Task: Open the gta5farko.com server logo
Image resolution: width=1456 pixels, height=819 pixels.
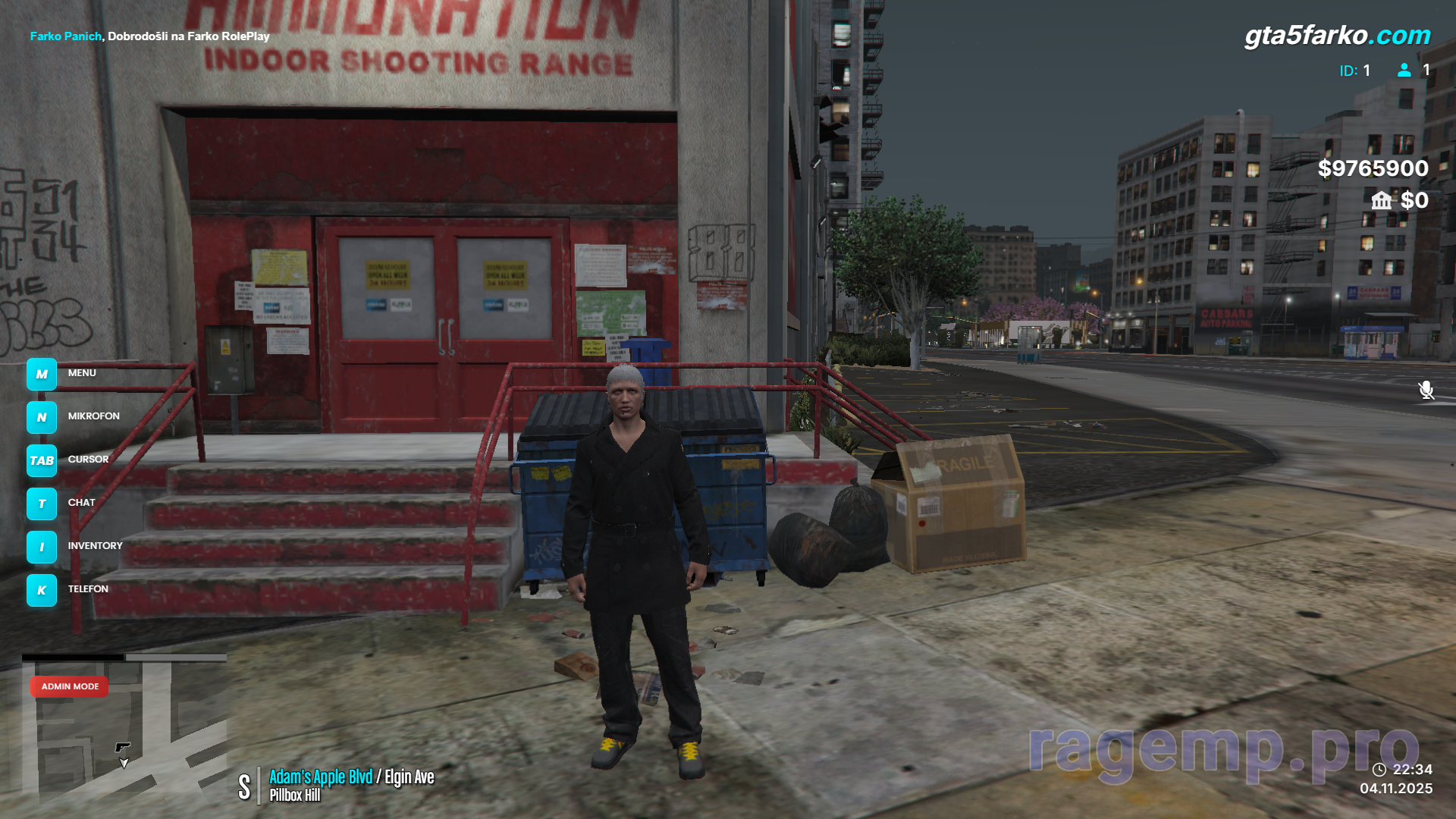Action: click(1337, 36)
